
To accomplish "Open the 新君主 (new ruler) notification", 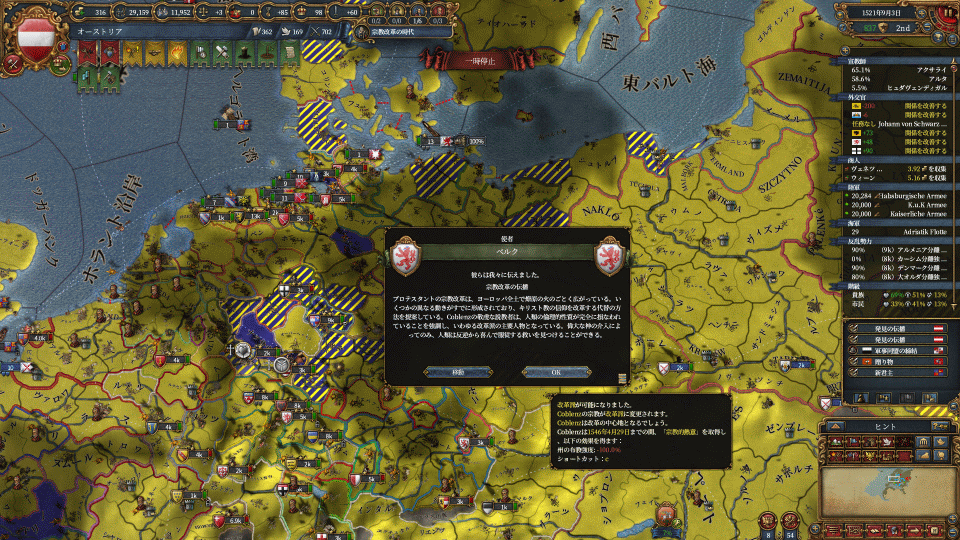I will click(x=895, y=370).
